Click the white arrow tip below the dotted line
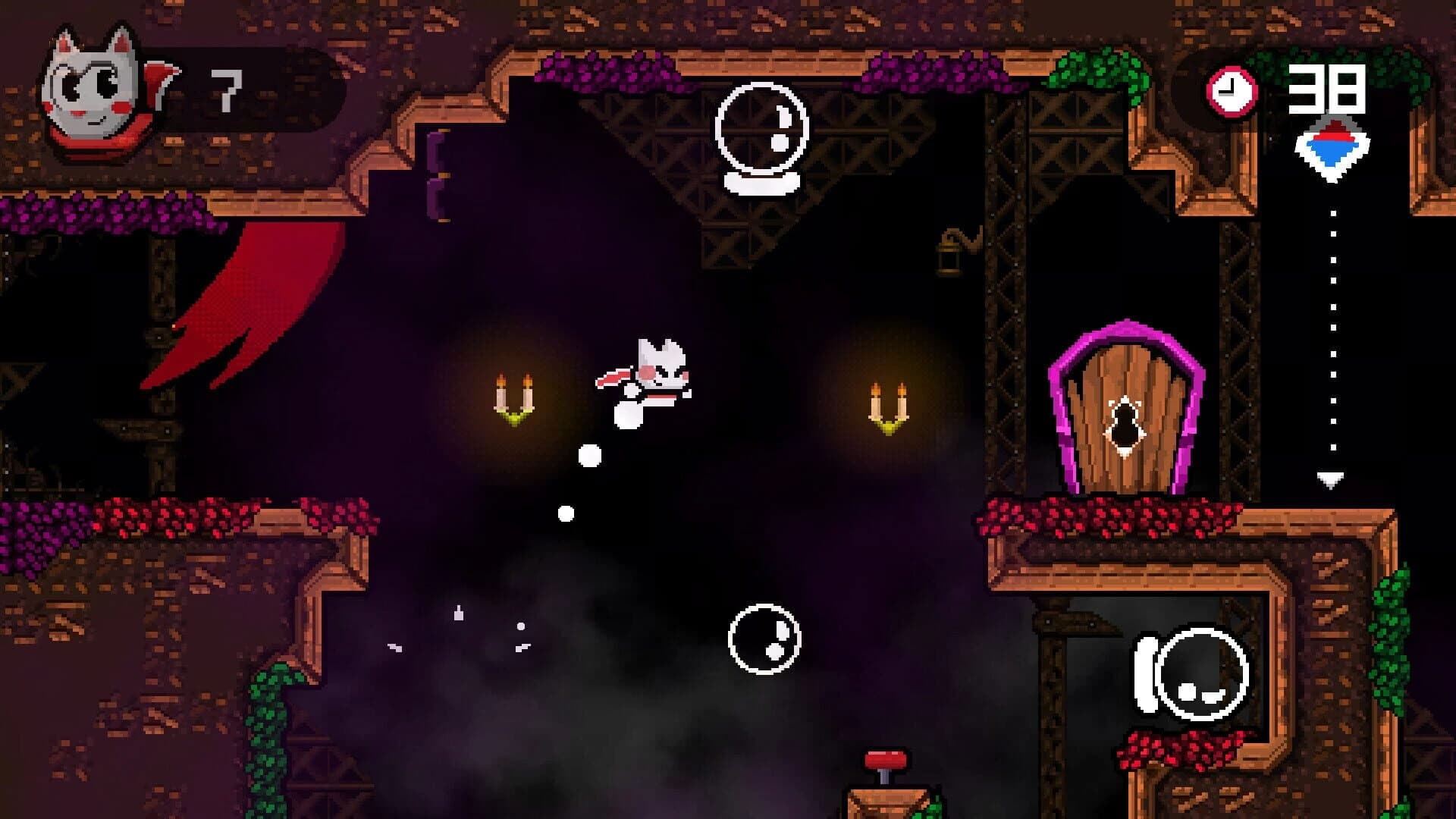 pyautogui.click(x=1331, y=478)
